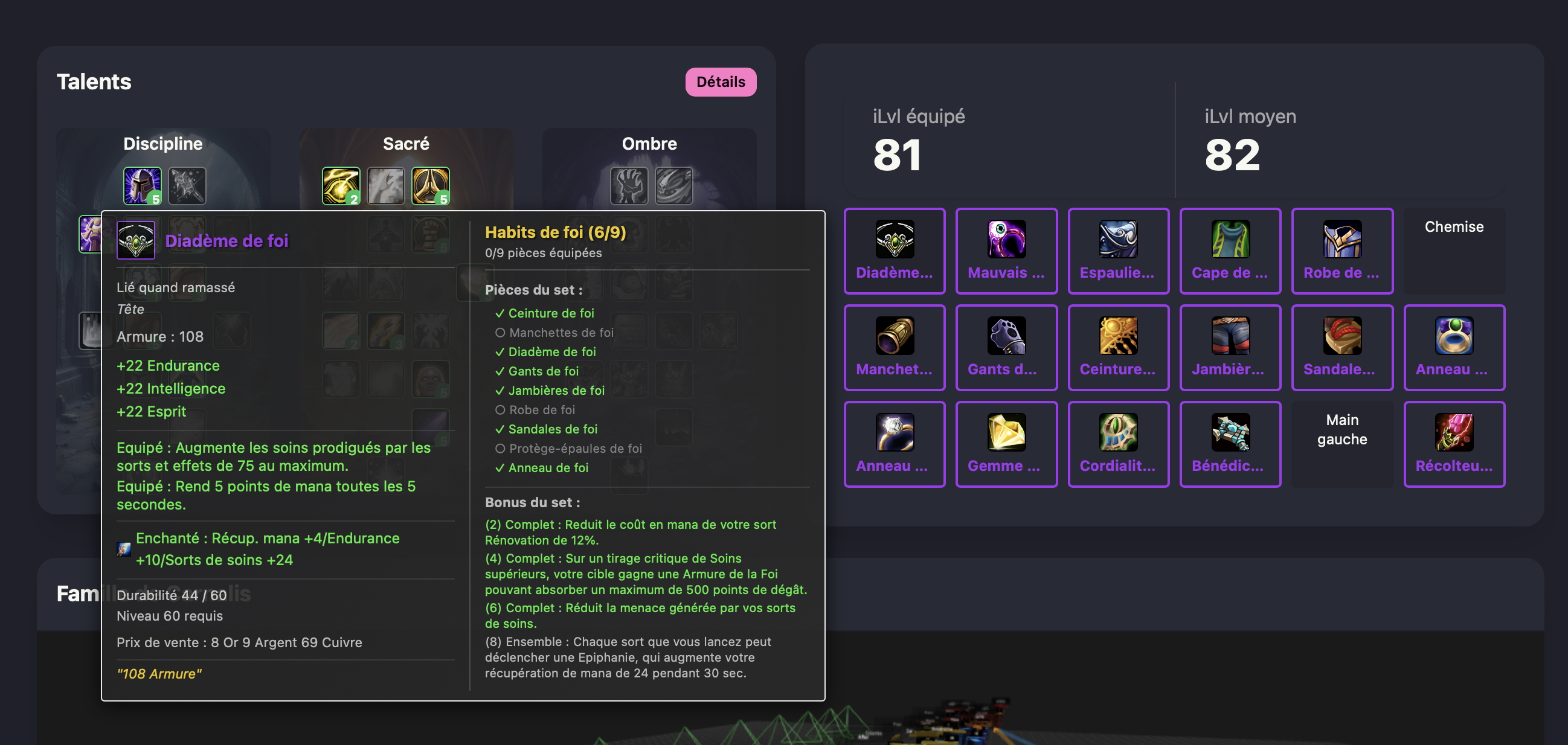The height and width of the screenshot is (745, 1568).
Task: Select the helmet Discipline talent icon
Action: pos(142,185)
